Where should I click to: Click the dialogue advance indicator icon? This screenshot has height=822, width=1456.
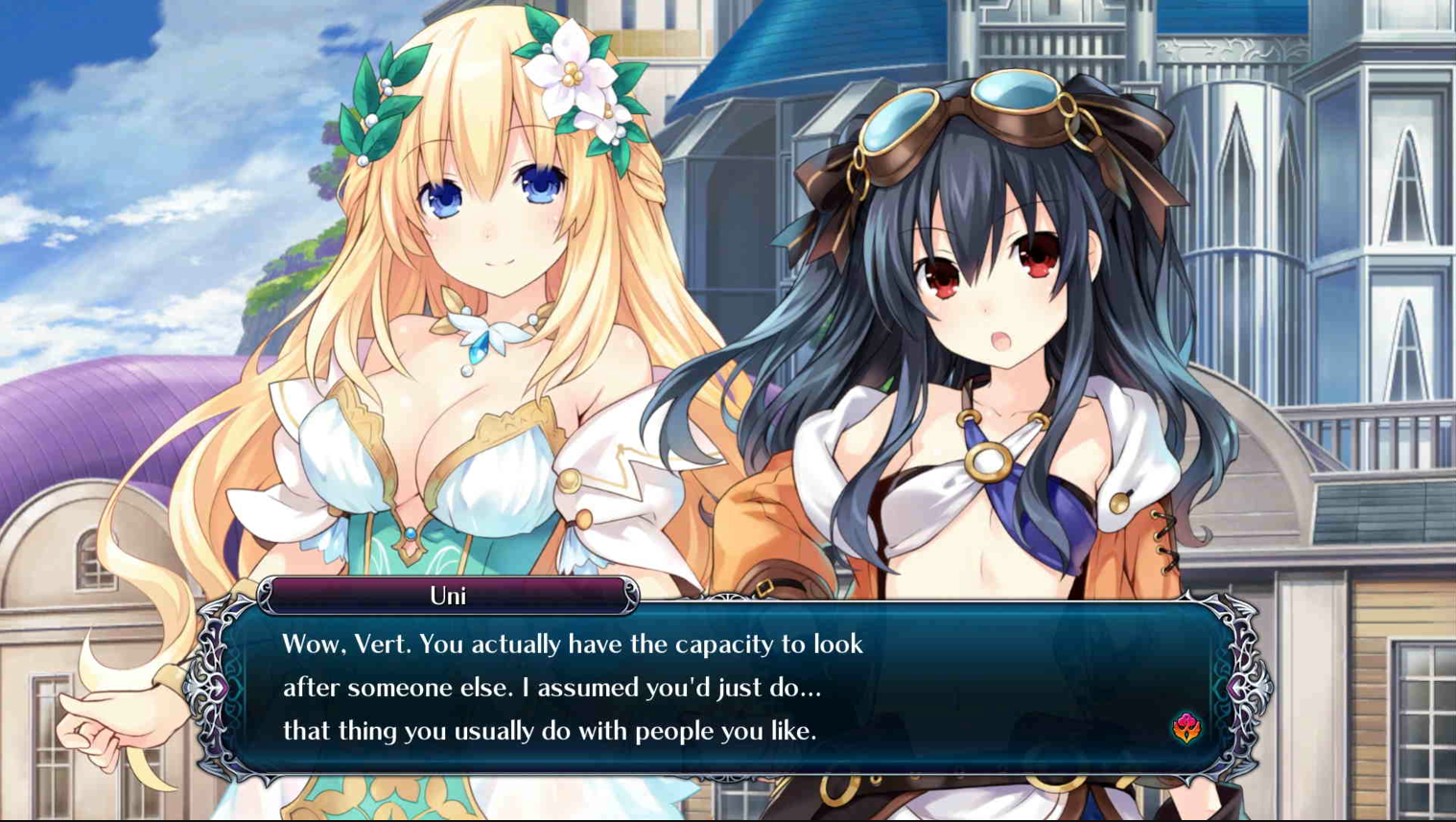click(x=1186, y=728)
